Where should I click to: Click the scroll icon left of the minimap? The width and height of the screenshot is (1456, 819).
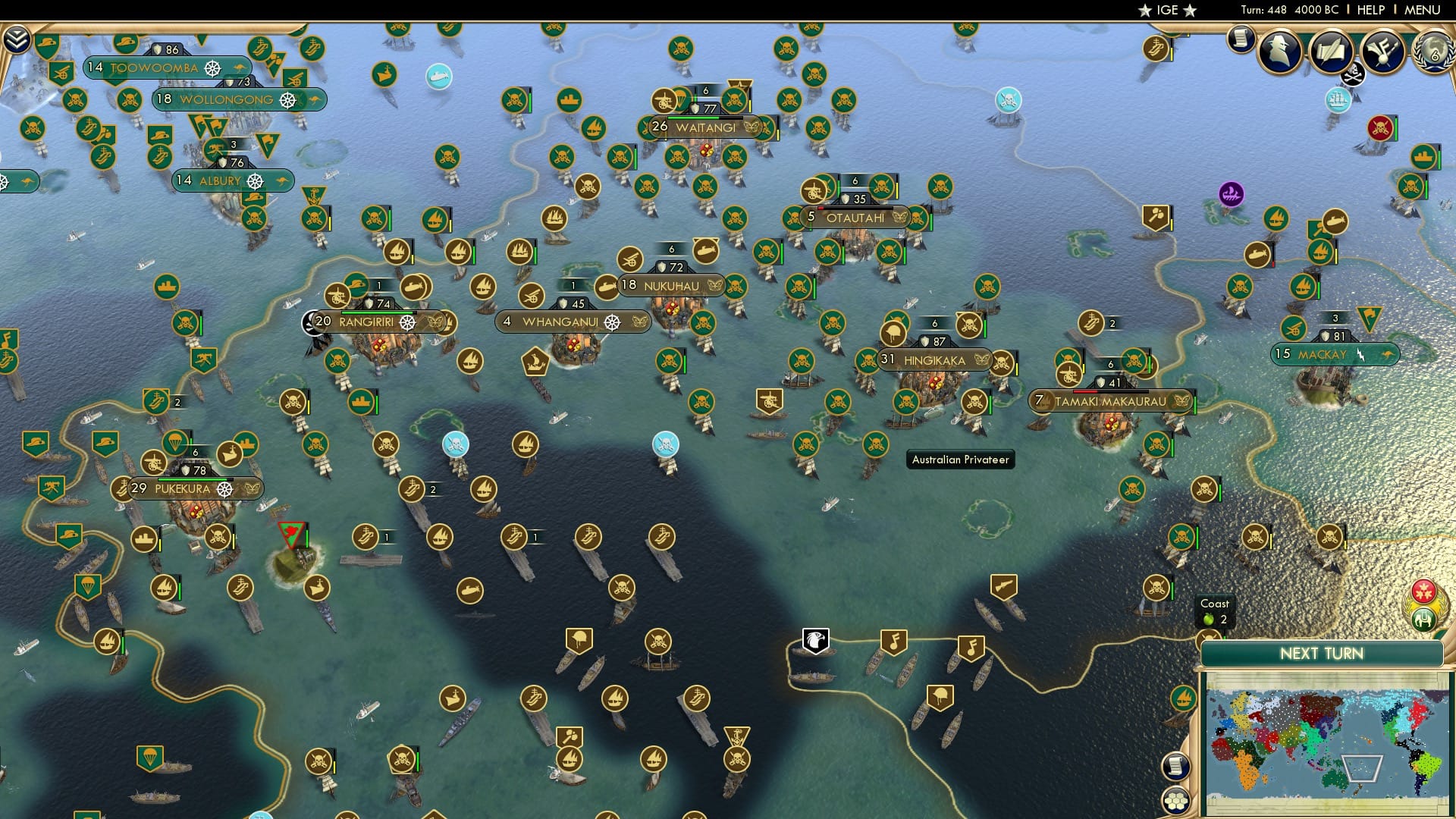(x=1175, y=767)
